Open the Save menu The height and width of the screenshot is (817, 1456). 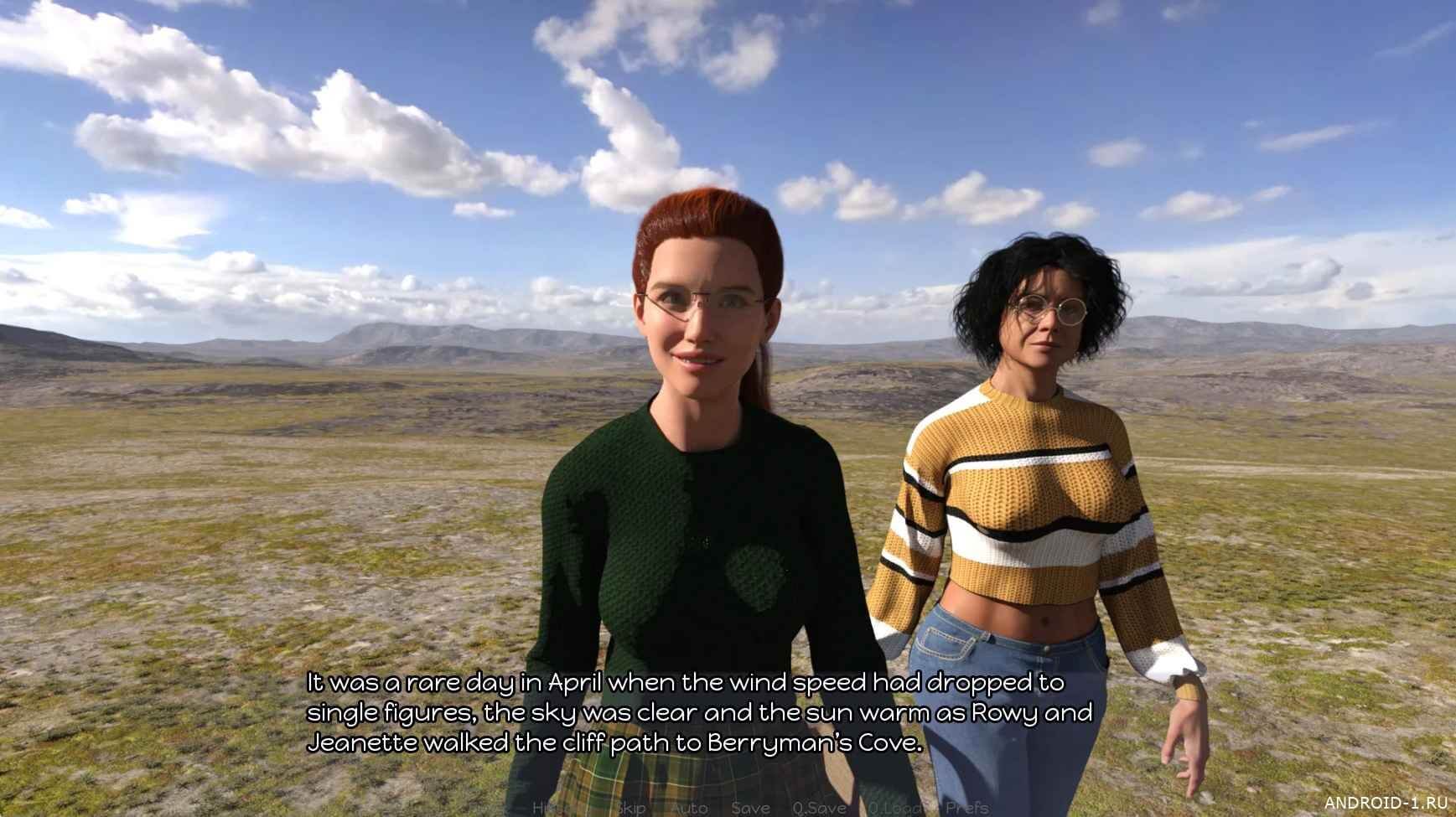pos(750,808)
